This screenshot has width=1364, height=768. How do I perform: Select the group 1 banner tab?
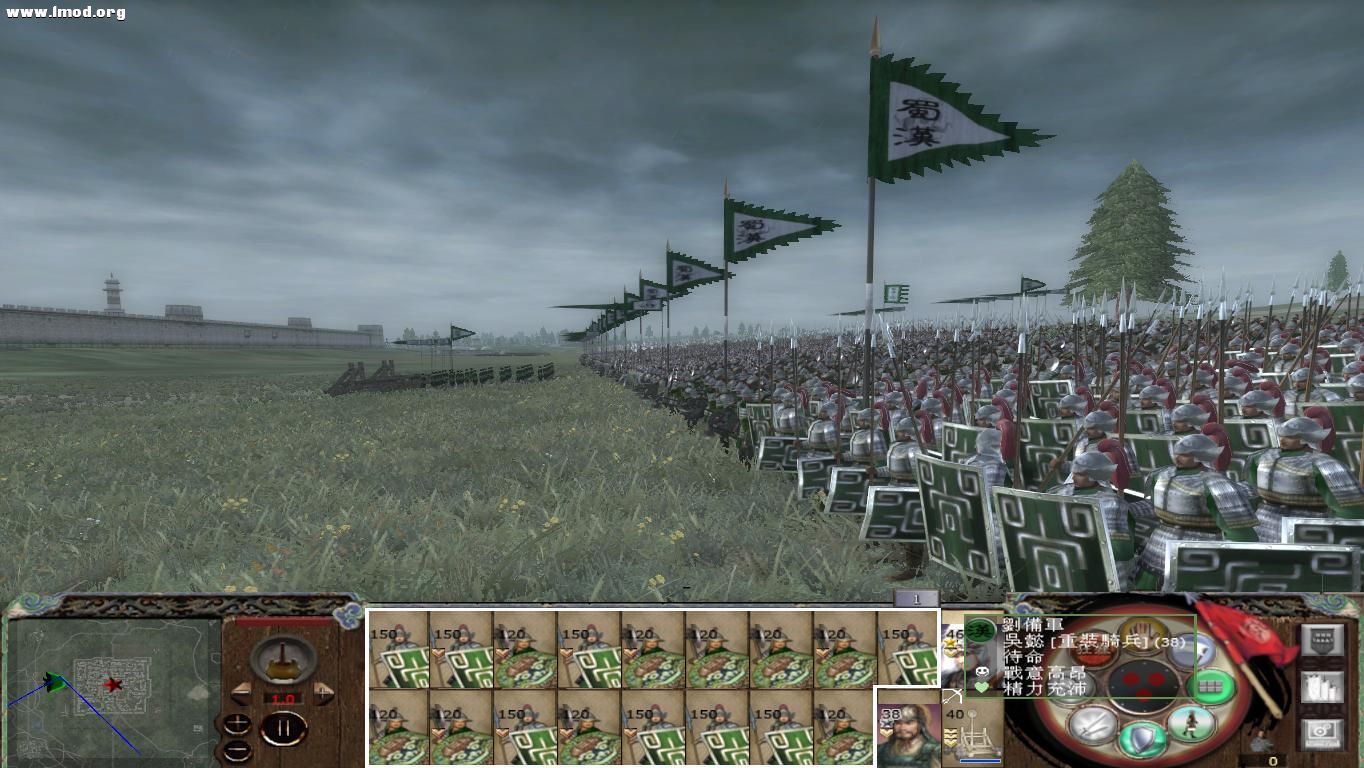tap(916, 598)
